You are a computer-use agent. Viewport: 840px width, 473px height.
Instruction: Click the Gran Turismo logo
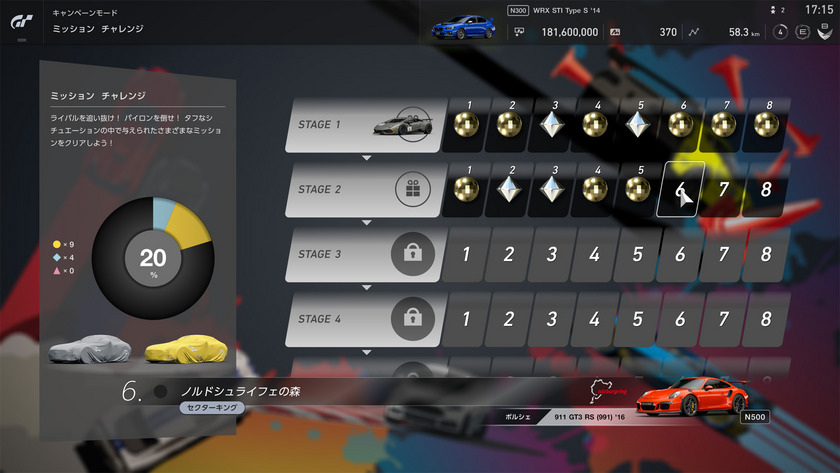pos(21,21)
